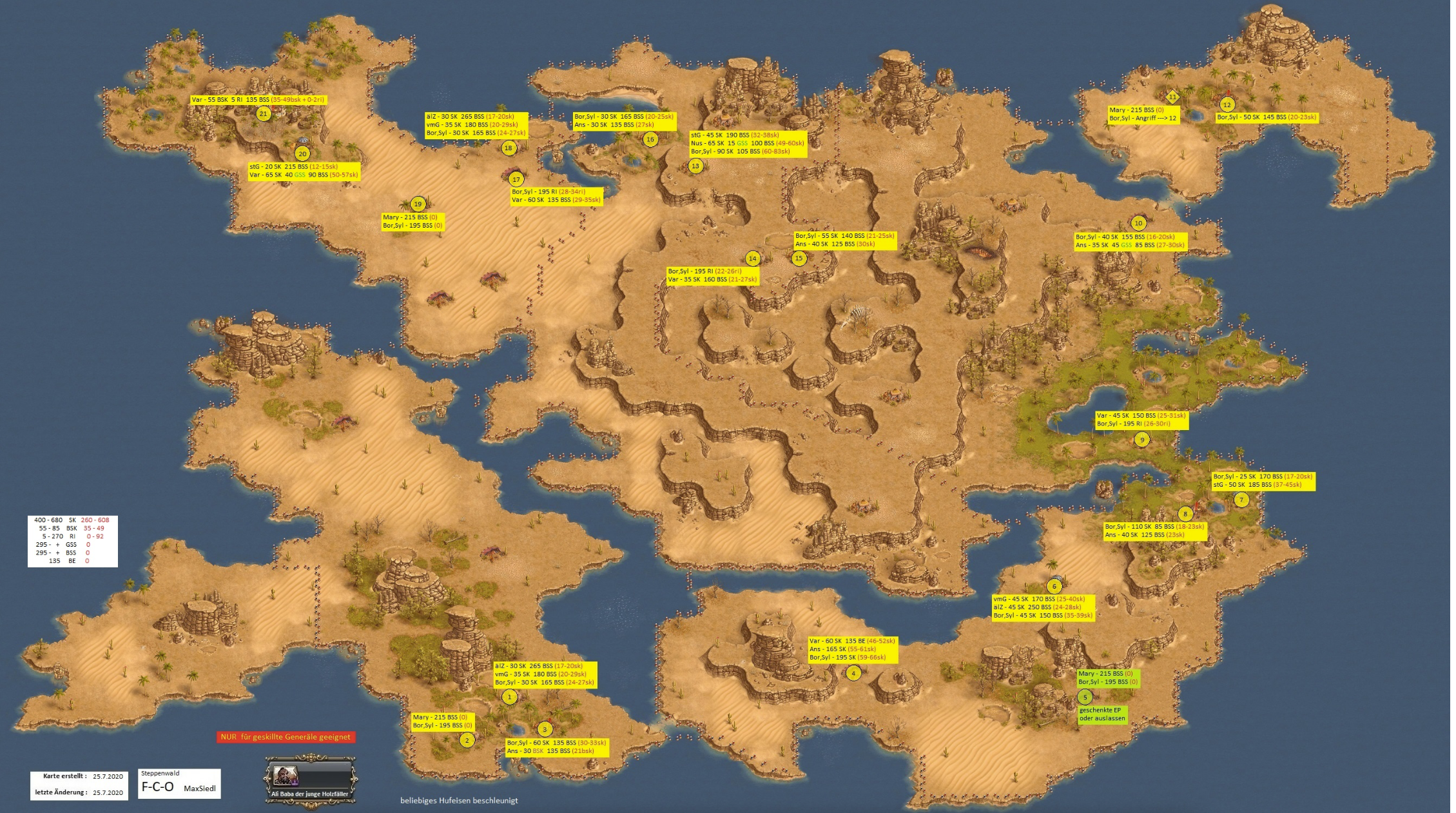Select camp marker number 1
This screenshot has height=813, width=1456.
509,697
